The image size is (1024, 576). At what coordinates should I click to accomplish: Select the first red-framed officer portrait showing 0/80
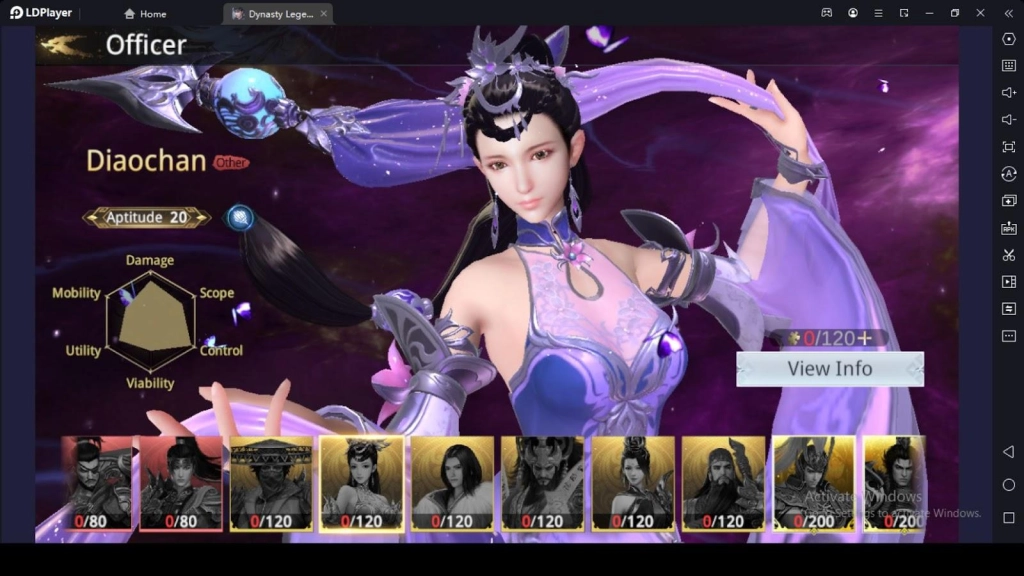(99, 482)
